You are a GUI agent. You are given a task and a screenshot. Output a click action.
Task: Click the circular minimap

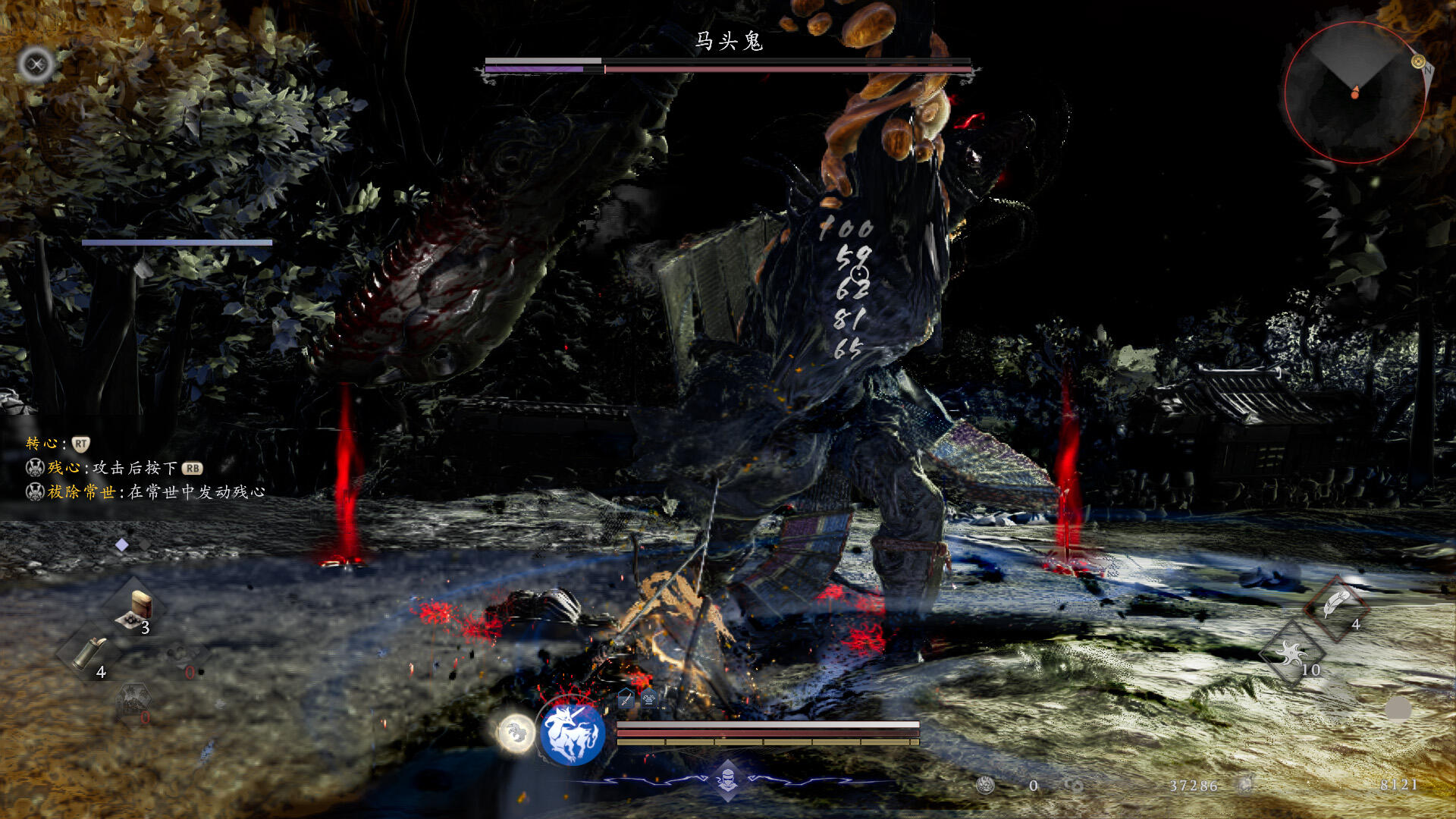1354,92
